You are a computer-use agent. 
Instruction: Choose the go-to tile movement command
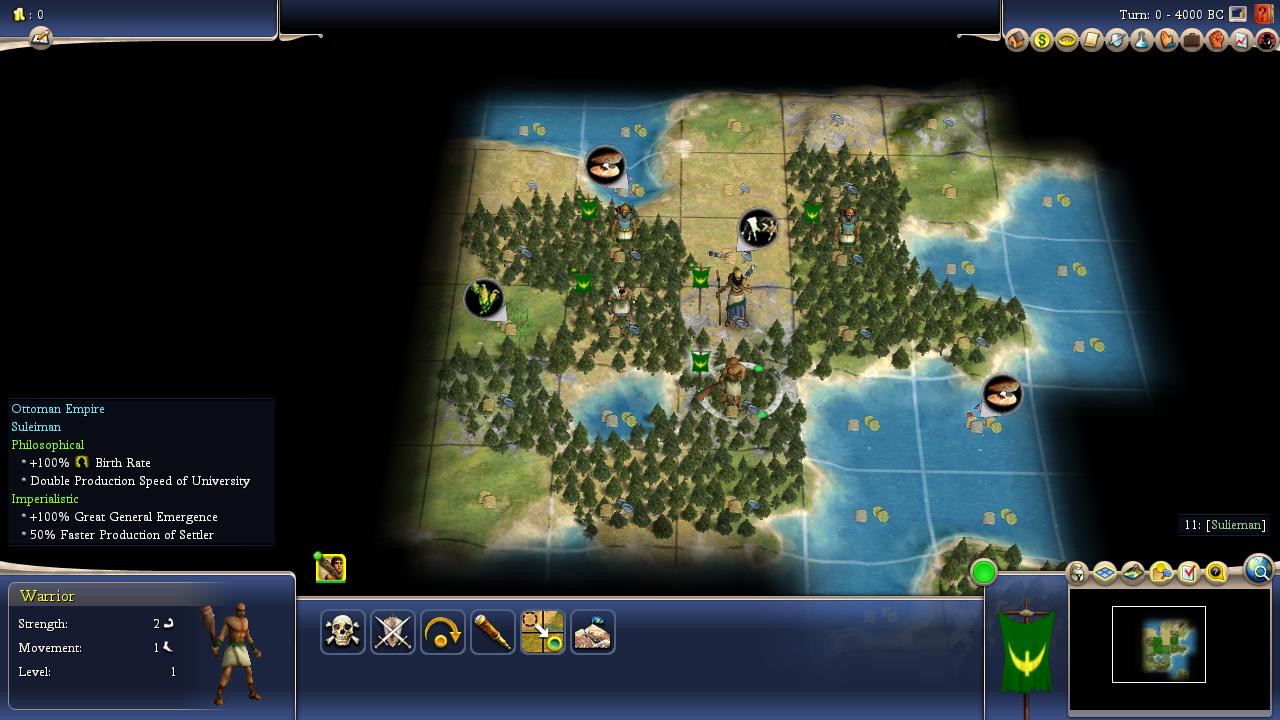pos(543,632)
